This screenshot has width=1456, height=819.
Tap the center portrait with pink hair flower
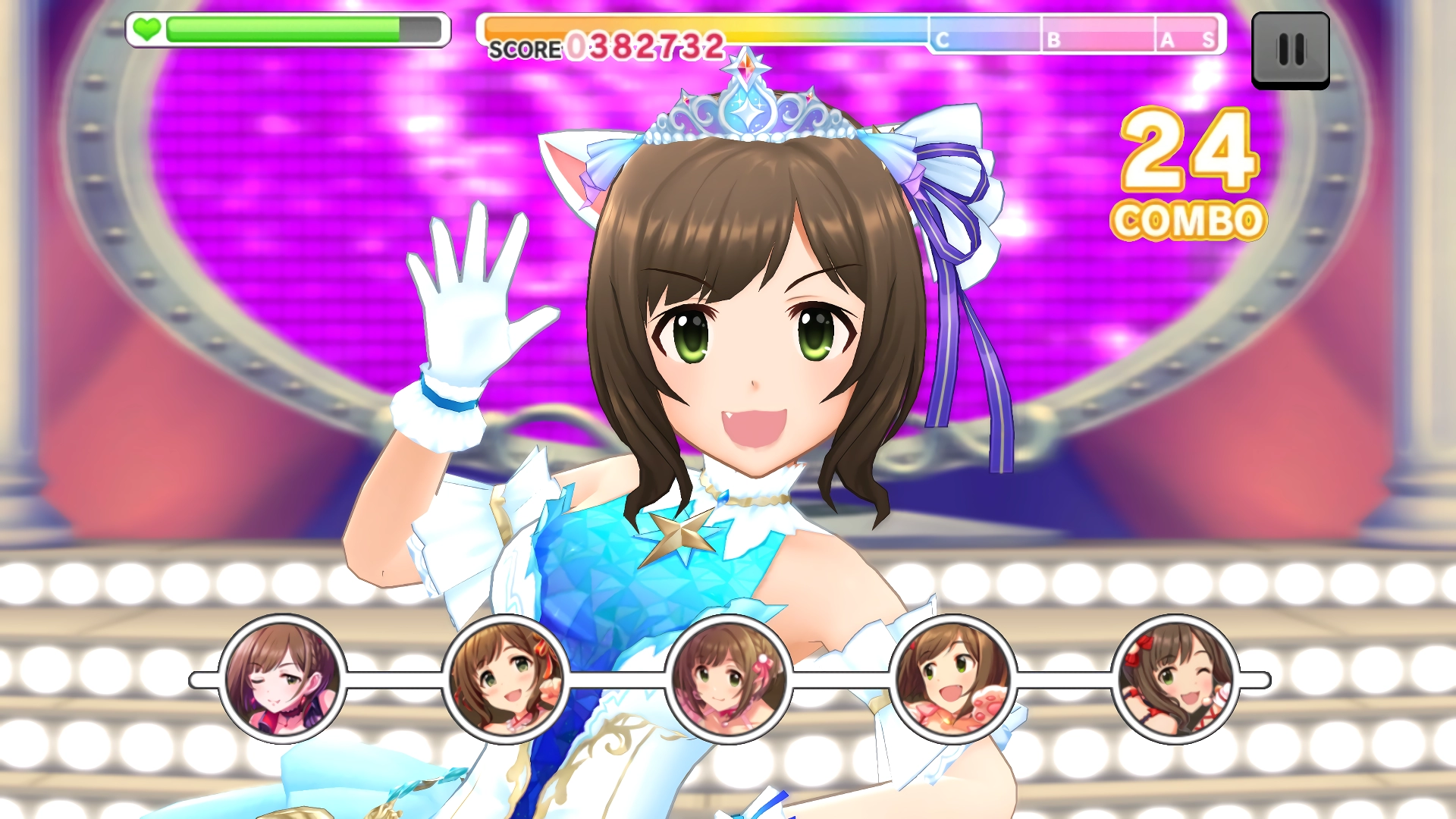729,679
